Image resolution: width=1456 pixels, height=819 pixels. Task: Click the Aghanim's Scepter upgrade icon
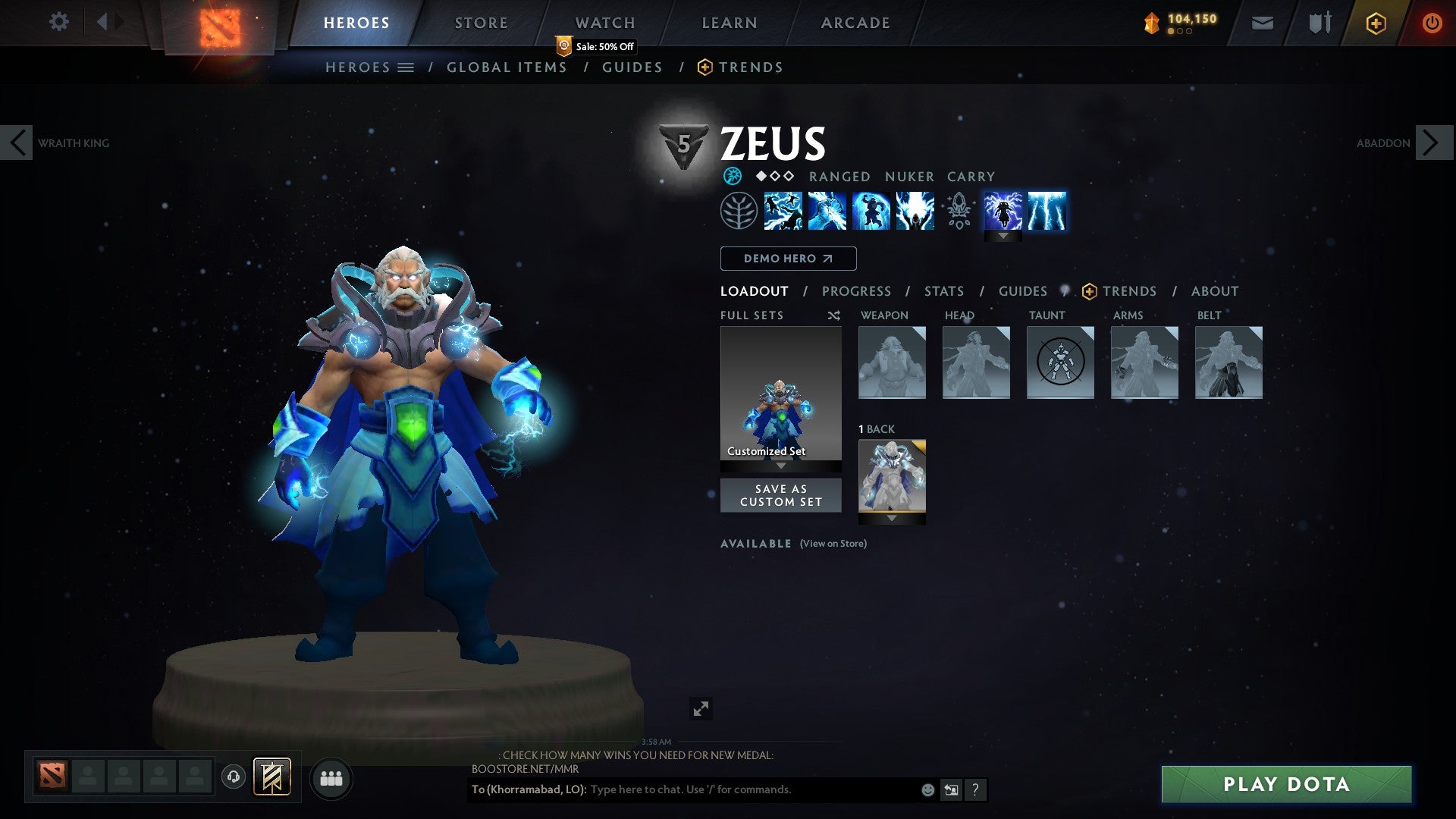point(958,211)
